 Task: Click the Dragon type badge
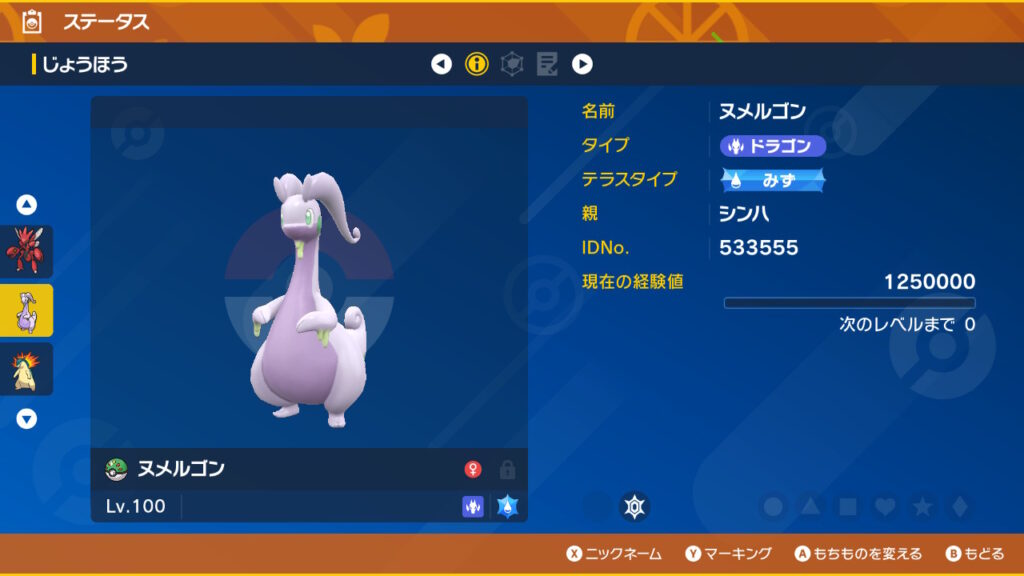(x=773, y=146)
